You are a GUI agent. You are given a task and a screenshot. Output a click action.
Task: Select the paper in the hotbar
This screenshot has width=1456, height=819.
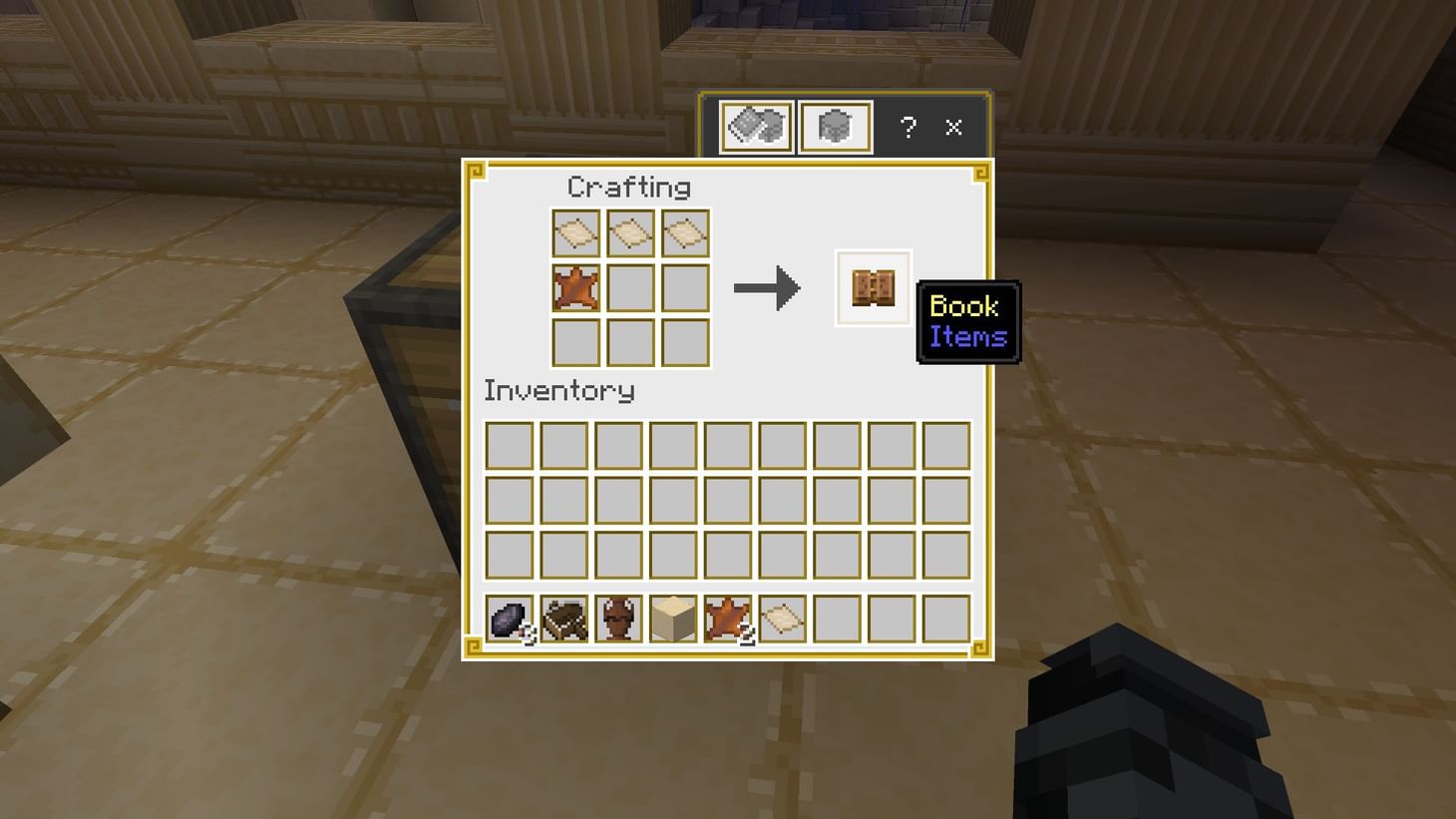click(783, 618)
